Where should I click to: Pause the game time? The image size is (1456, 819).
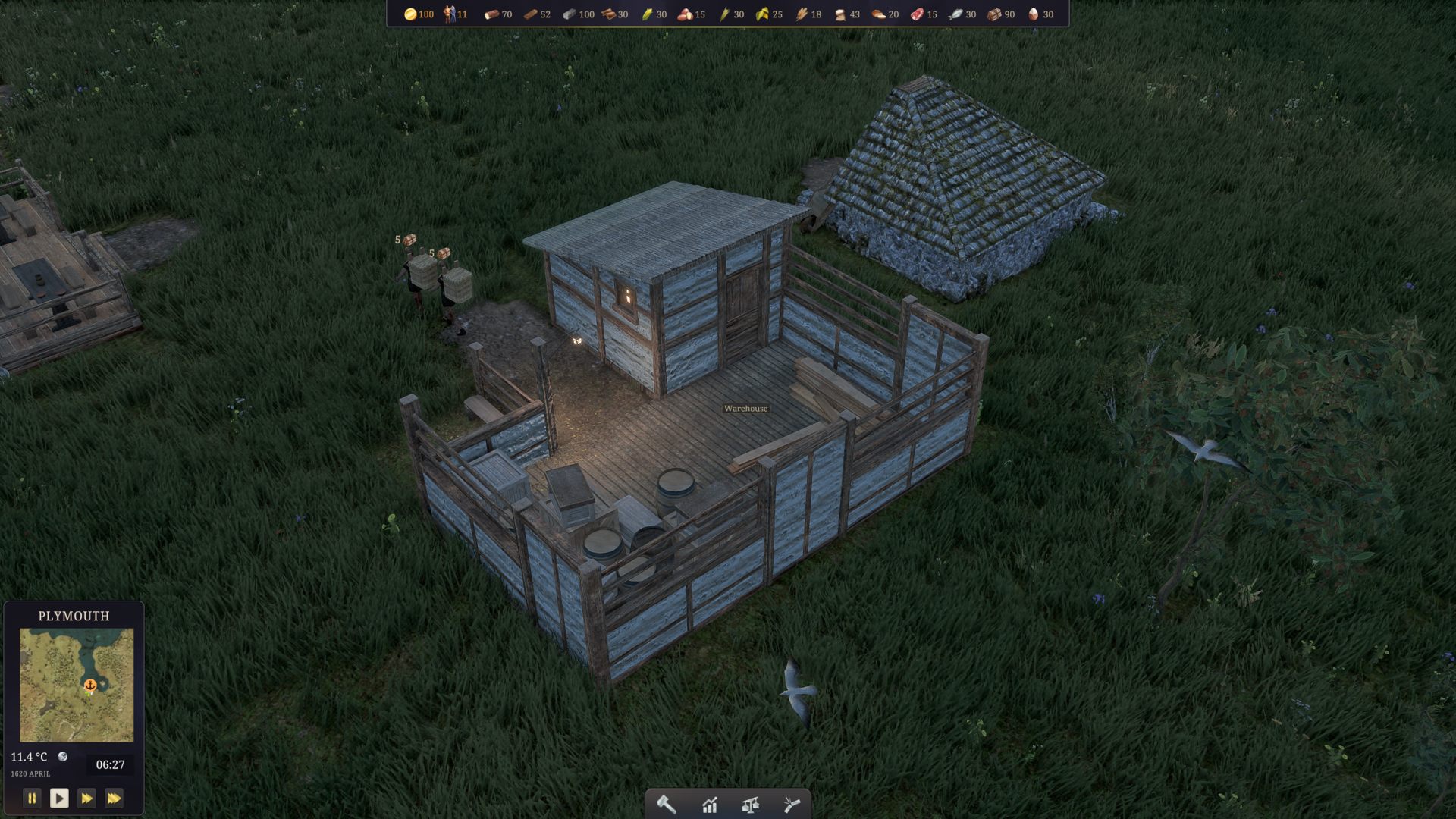pyautogui.click(x=32, y=798)
